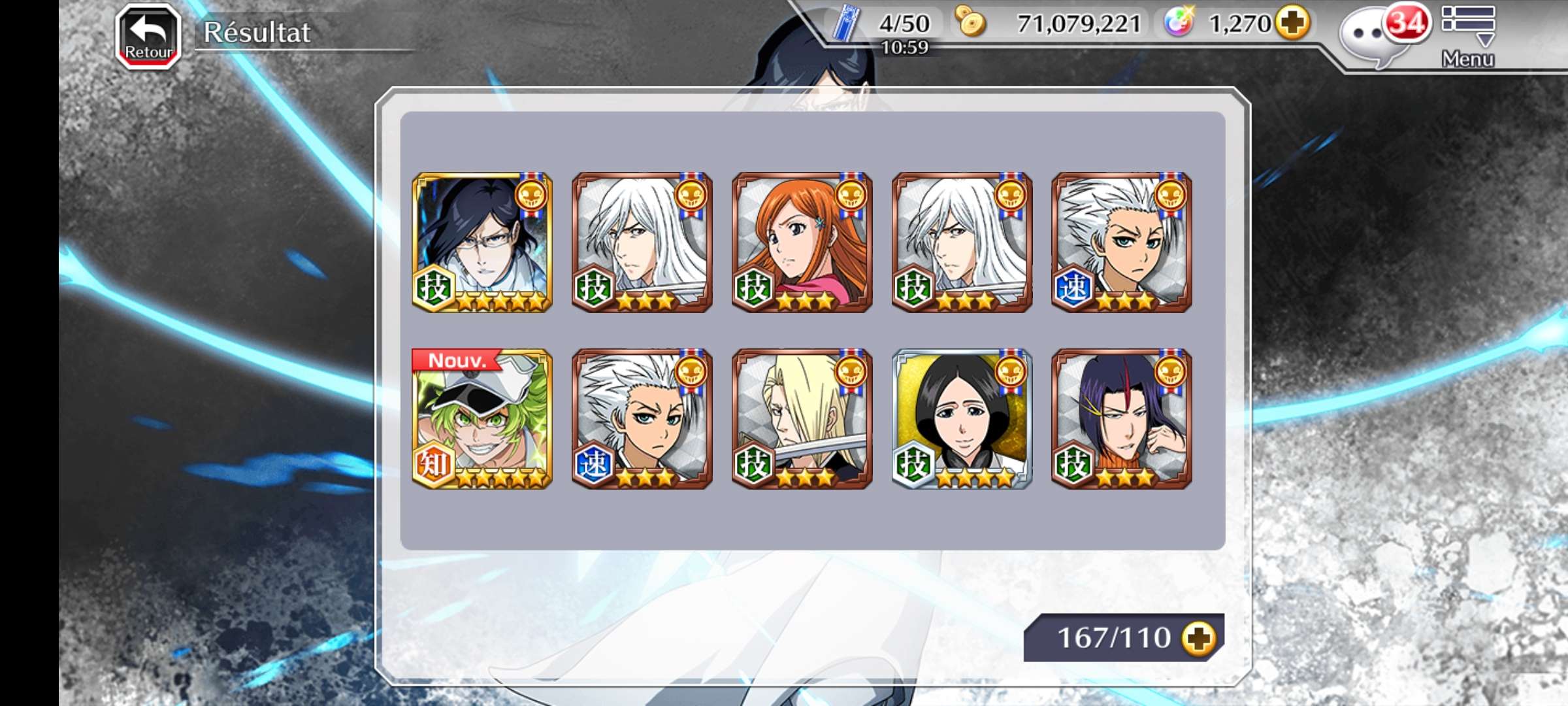Select the five-star Uryu card with glasses

pyautogui.click(x=482, y=243)
